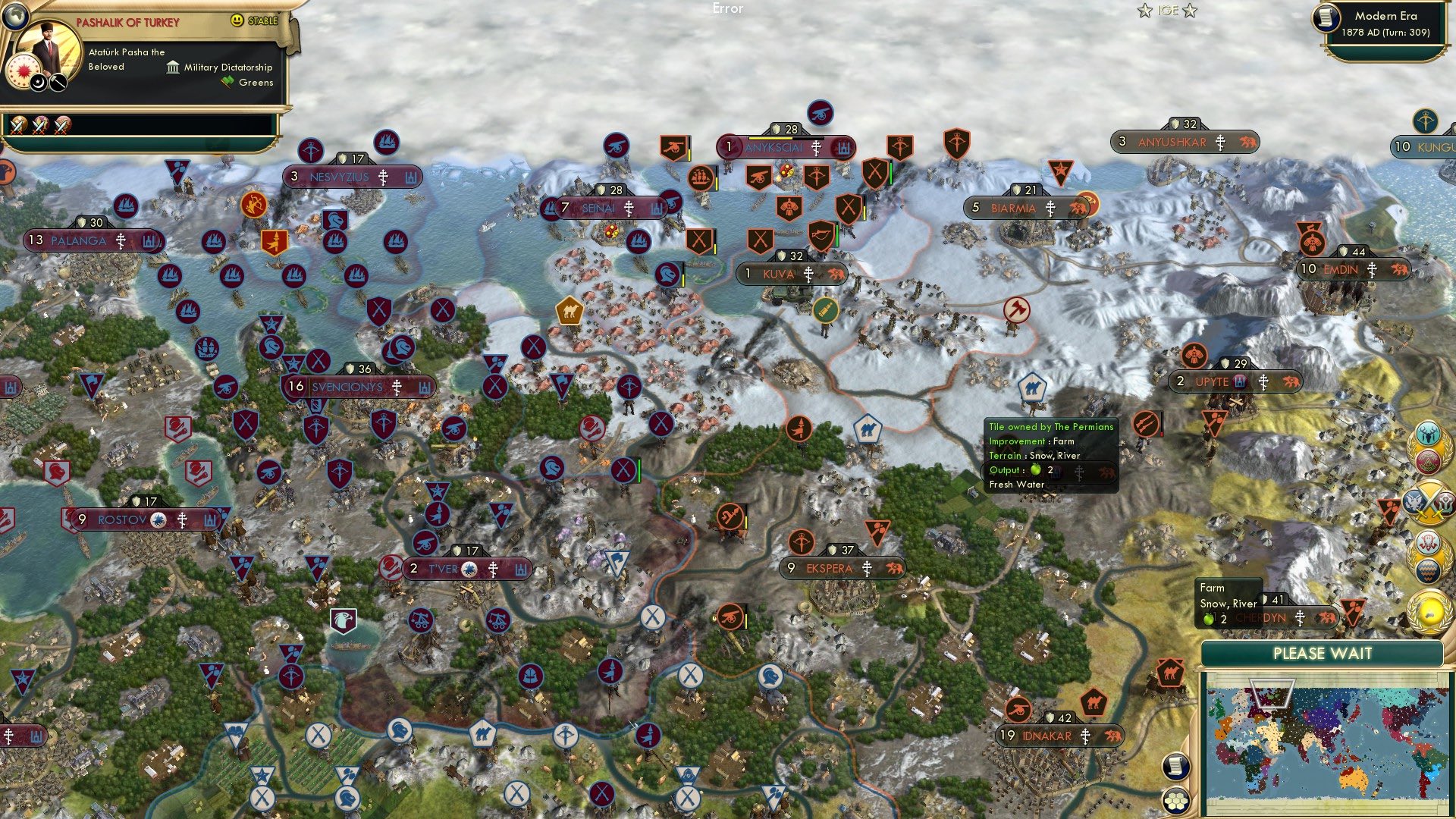Image resolution: width=1456 pixels, height=819 pixels.
Task: Open the notification log scroll icon beside minimap
Action: [x=1175, y=766]
